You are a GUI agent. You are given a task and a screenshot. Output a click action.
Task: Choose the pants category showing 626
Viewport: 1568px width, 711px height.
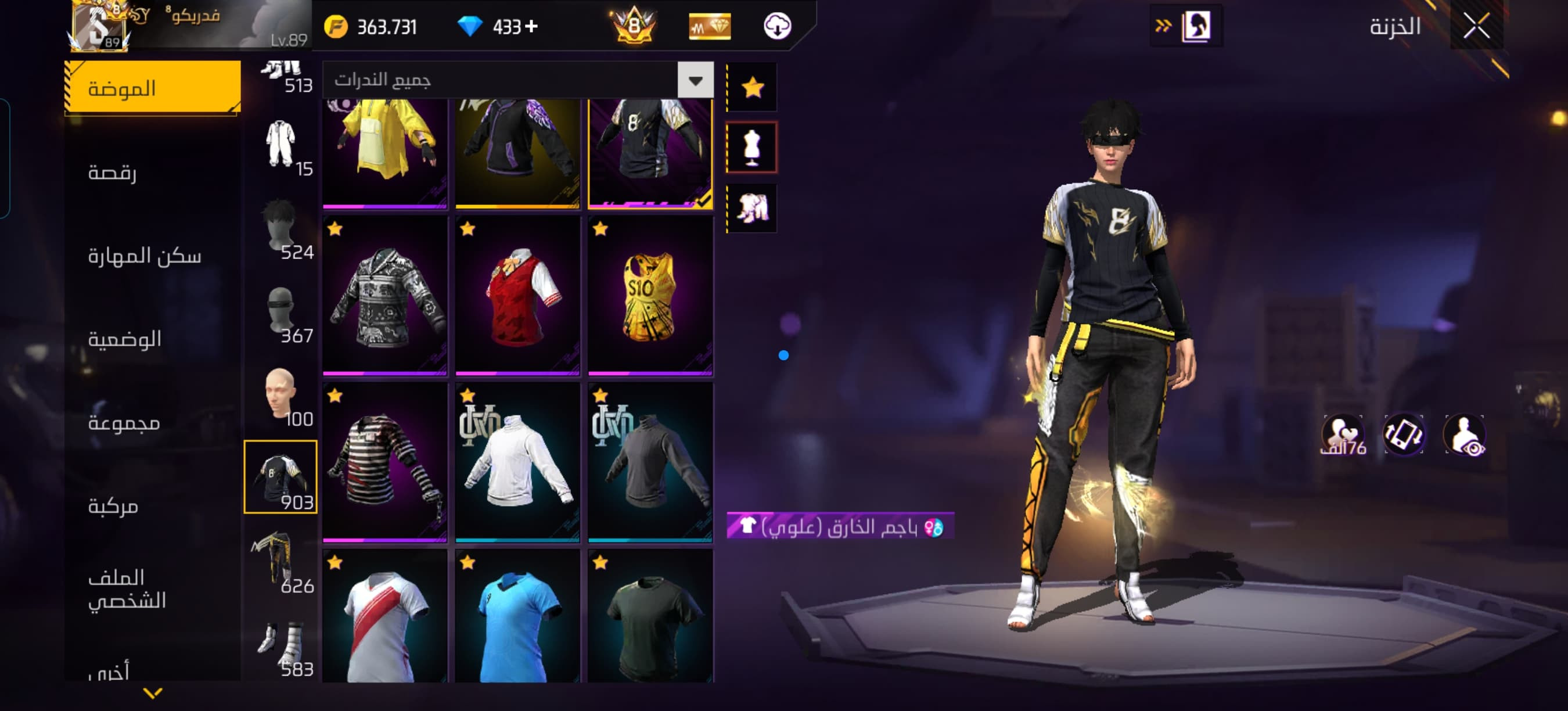(x=280, y=561)
